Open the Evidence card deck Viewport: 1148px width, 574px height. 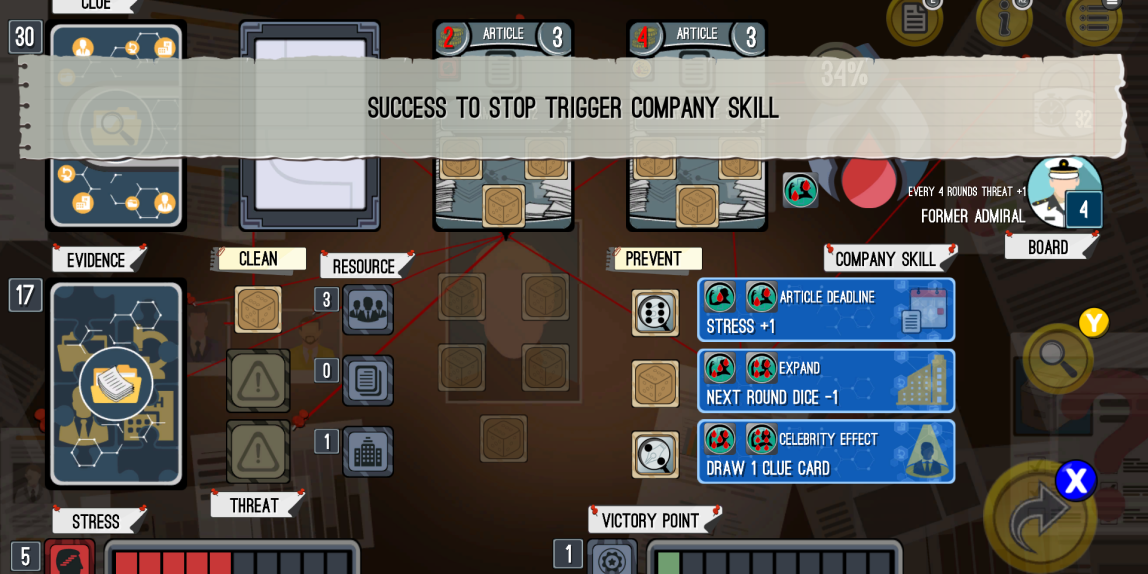116,384
